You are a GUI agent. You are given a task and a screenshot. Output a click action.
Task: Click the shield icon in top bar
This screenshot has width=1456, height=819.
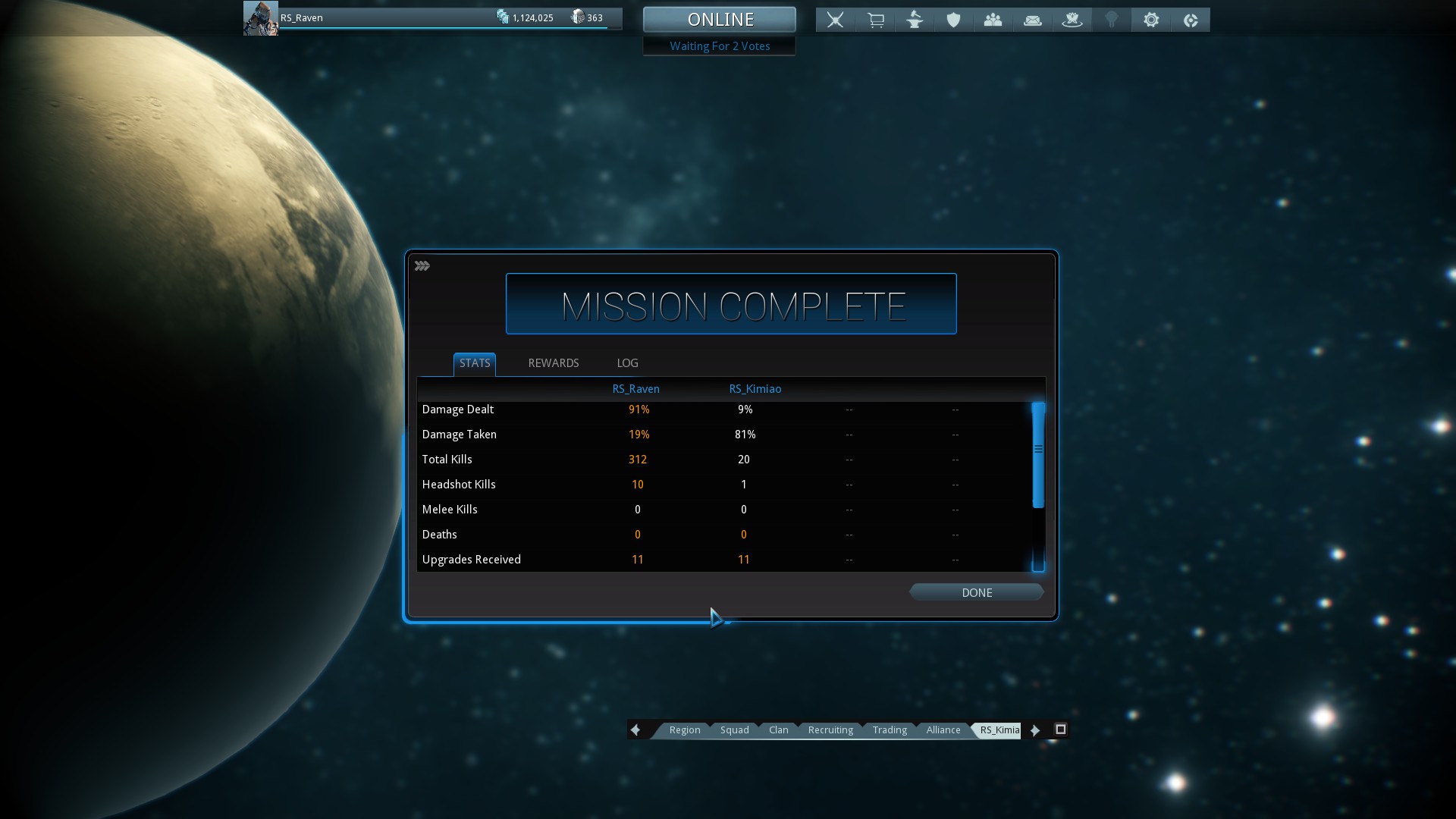pyautogui.click(x=954, y=20)
